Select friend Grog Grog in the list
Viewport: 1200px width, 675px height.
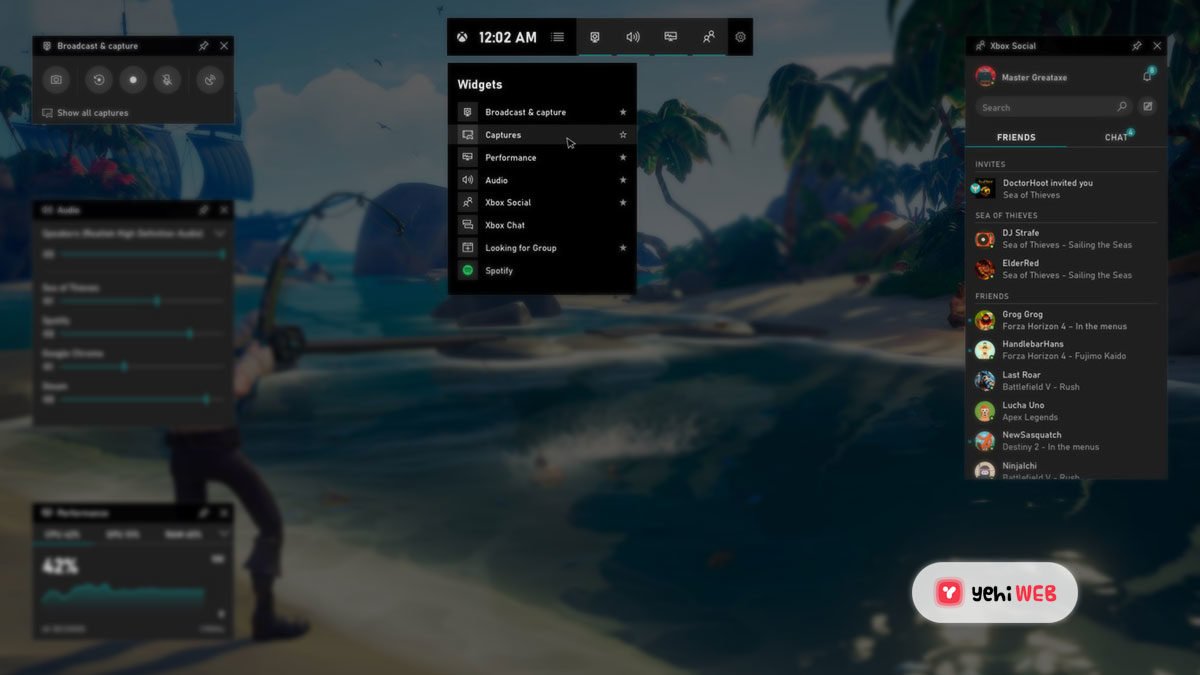coord(1022,320)
